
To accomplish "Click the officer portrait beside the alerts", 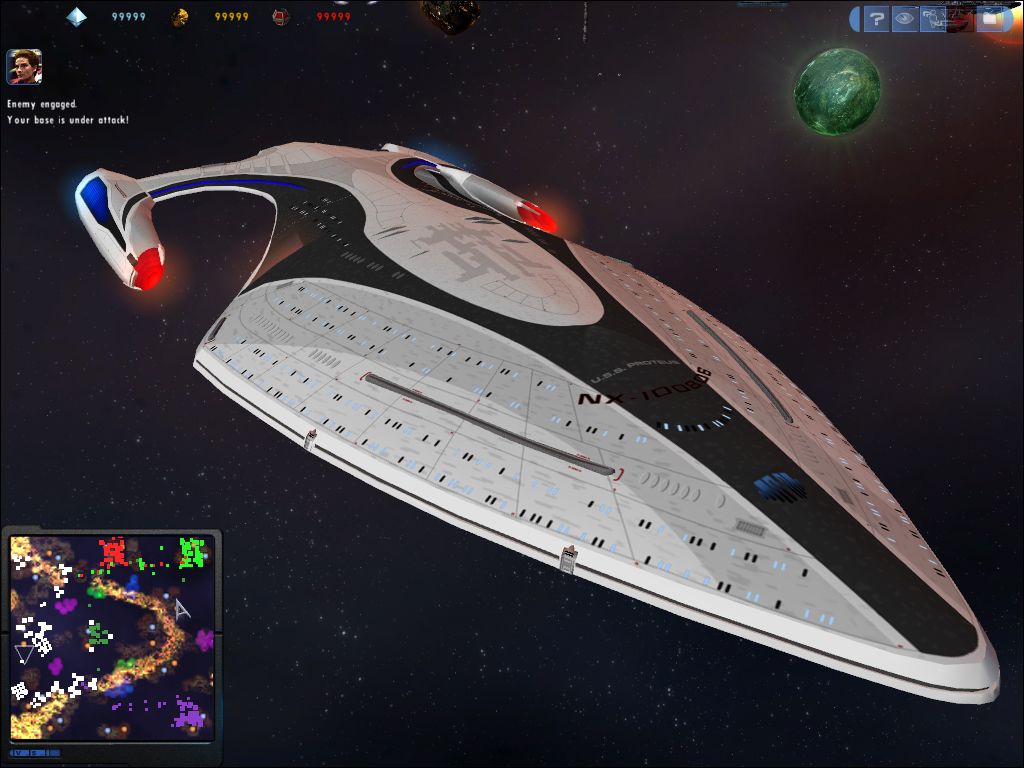I will pyautogui.click(x=24, y=67).
